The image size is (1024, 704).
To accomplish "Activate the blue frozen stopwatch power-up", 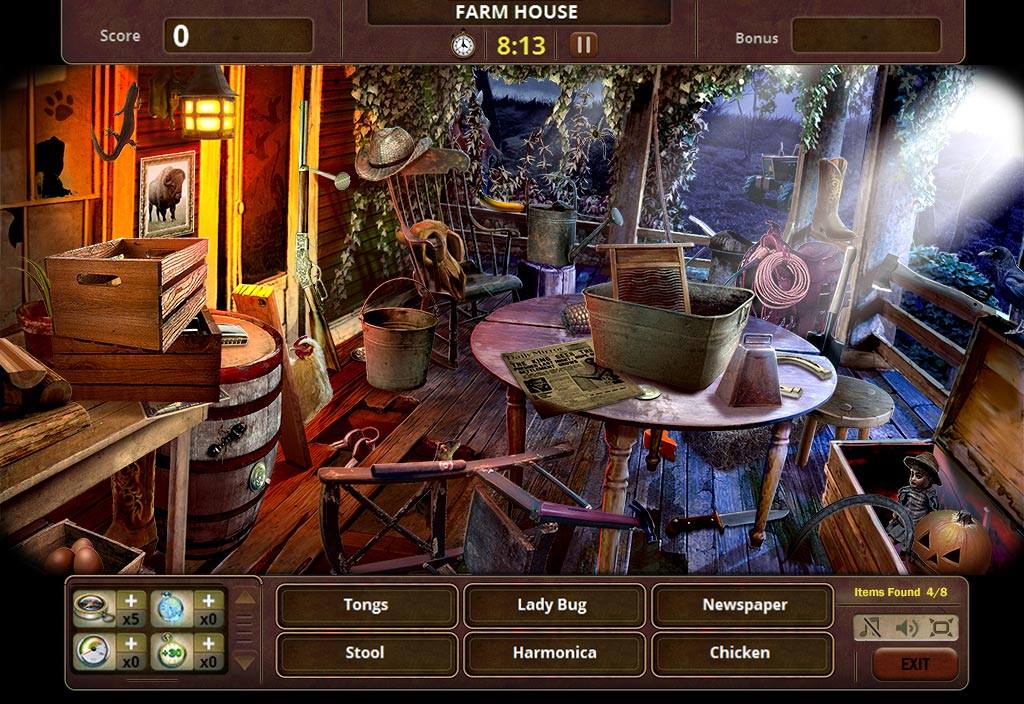I will (170, 608).
